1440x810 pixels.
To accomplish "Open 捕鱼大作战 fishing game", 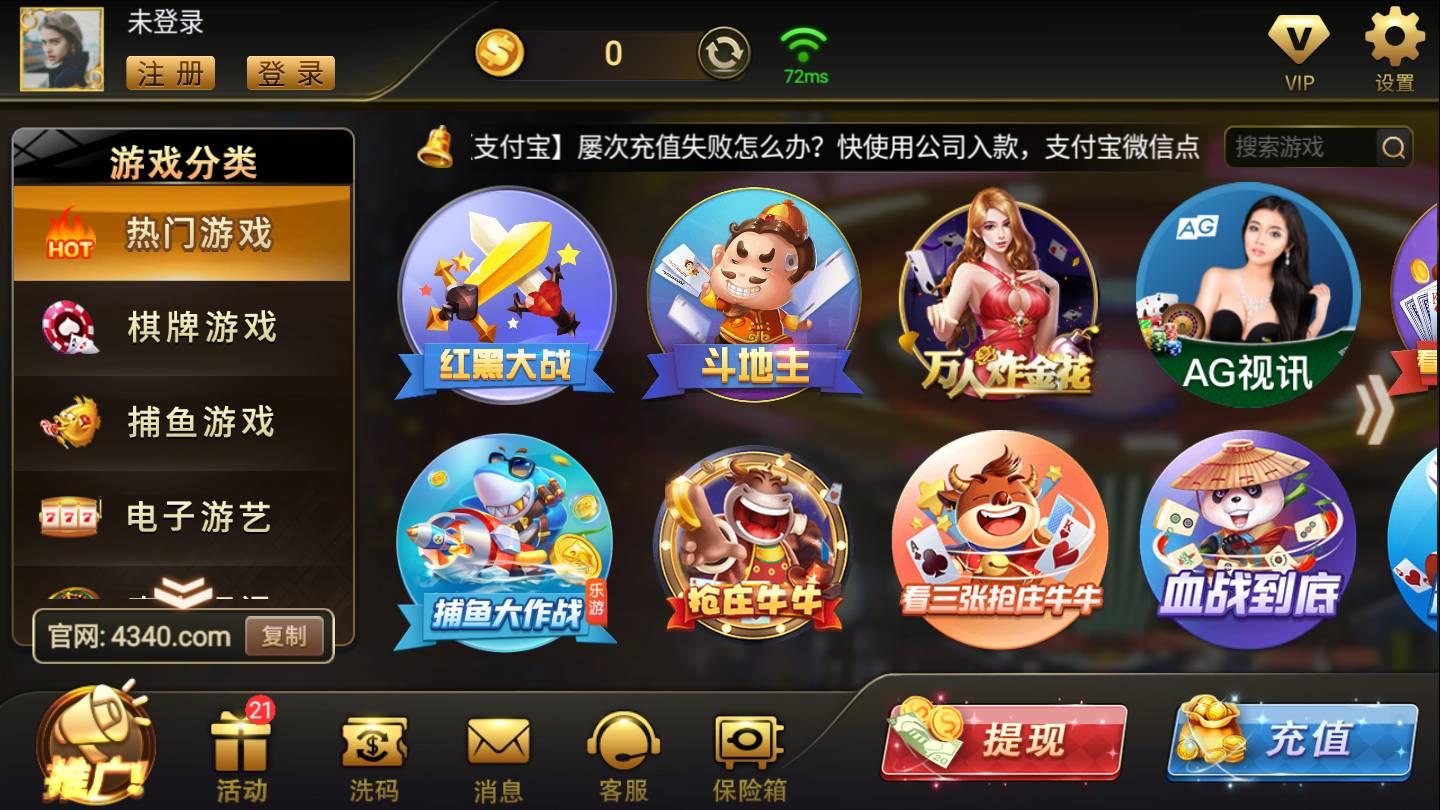I will [505, 540].
